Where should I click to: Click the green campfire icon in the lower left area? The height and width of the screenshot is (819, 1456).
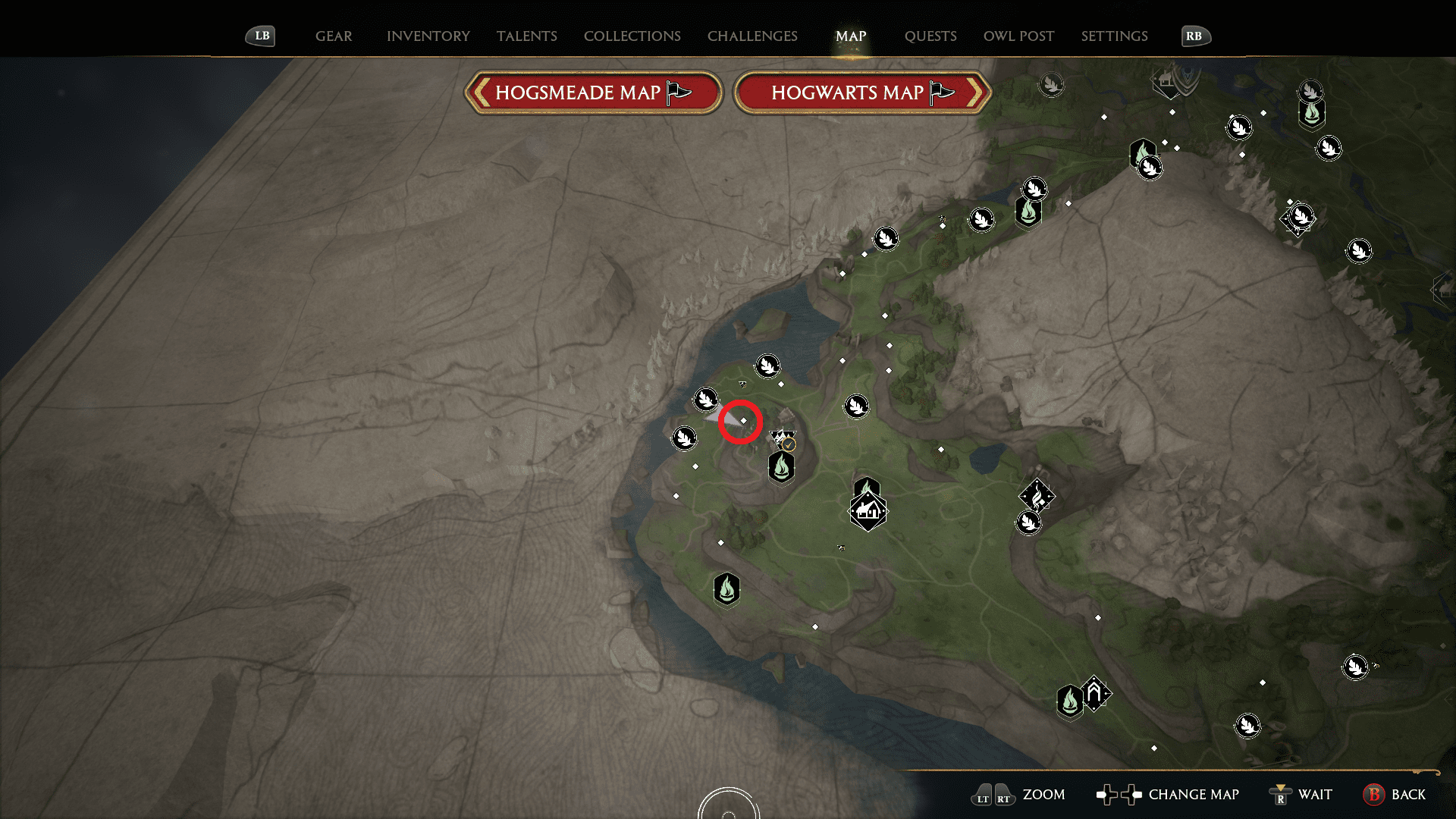[x=726, y=589]
